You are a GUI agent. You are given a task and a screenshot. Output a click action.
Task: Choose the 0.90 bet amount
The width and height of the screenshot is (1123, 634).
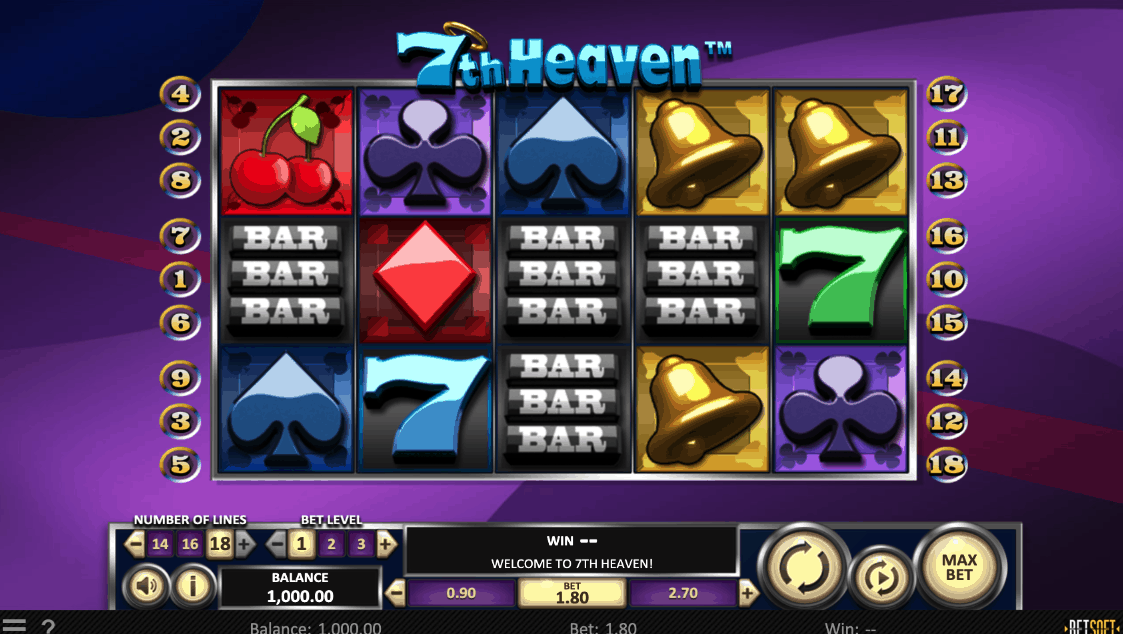click(461, 593)
